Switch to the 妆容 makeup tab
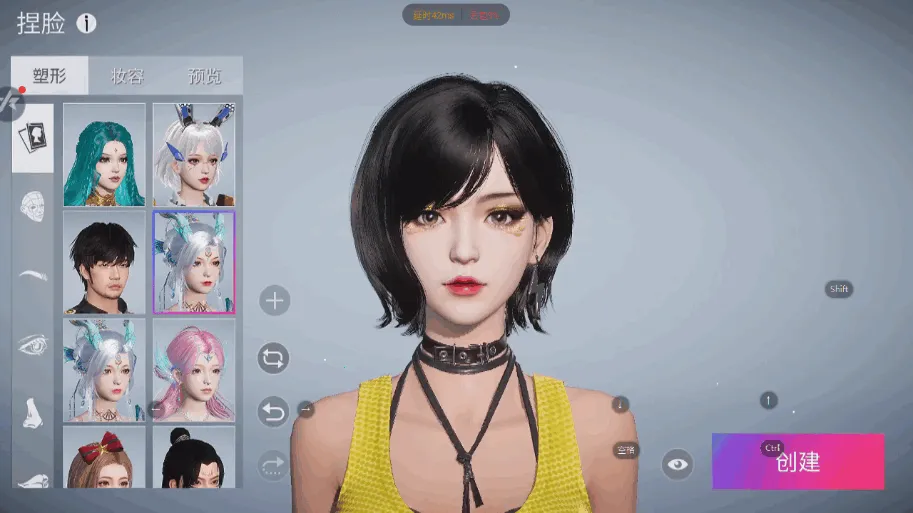The image size is (913, 513). [x=127, y=76]
